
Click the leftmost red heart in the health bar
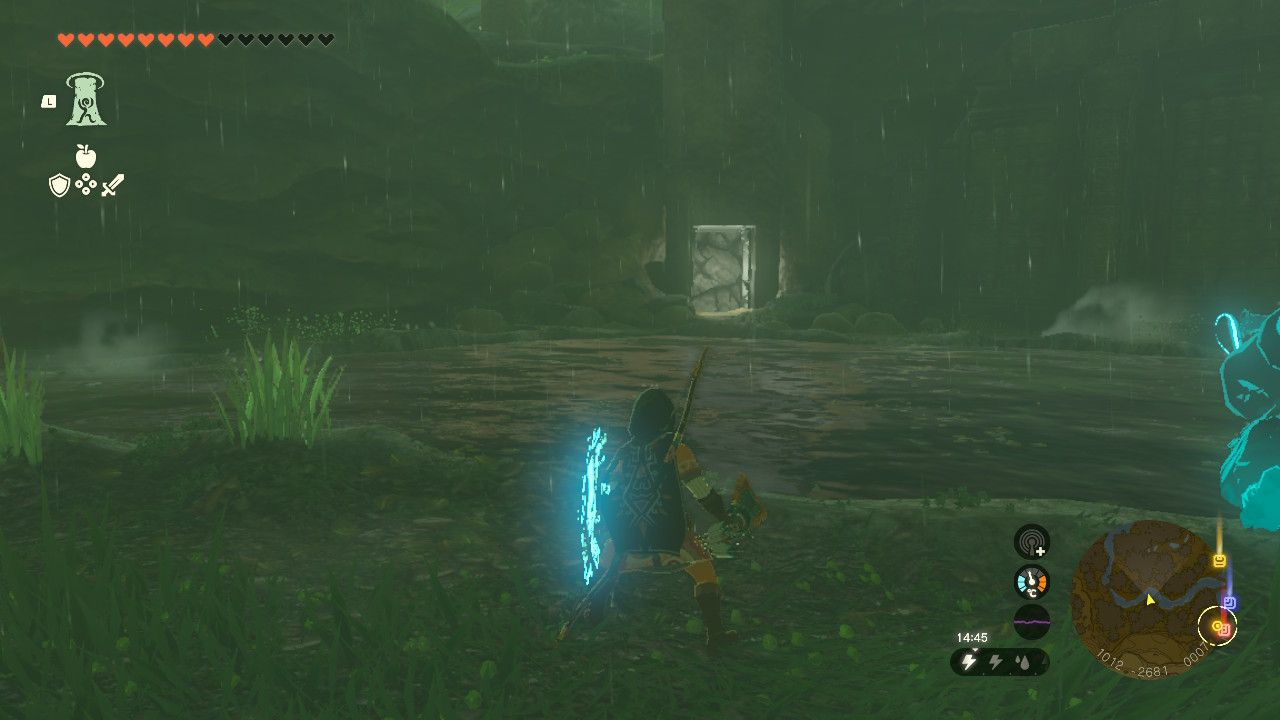pos(66,39)
